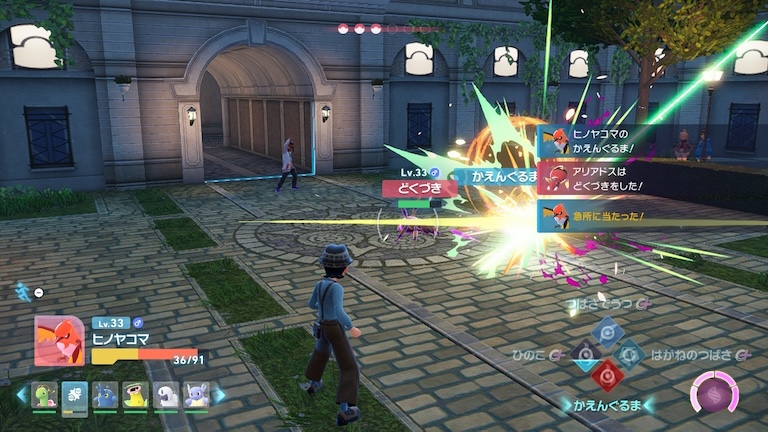Select the Wartortle party slot
768x432 pixels.
click(196, 394)
